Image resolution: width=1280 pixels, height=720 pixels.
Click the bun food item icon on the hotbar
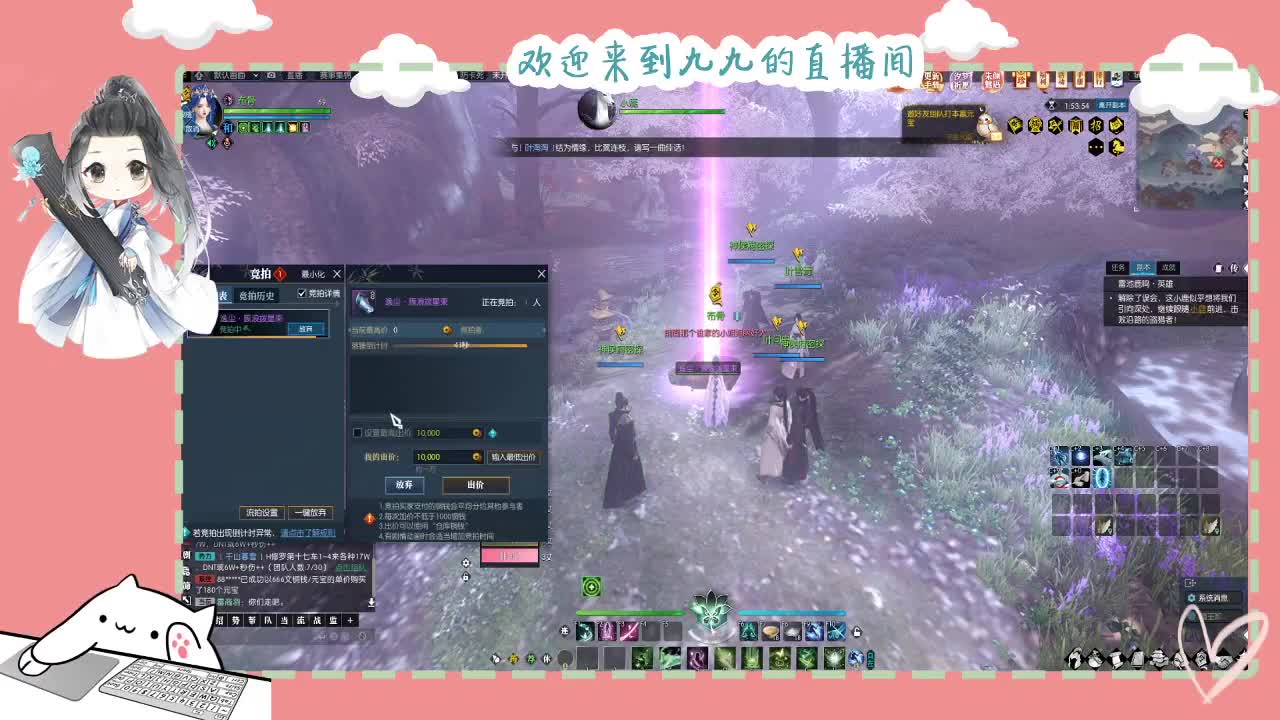pos(769,634)
